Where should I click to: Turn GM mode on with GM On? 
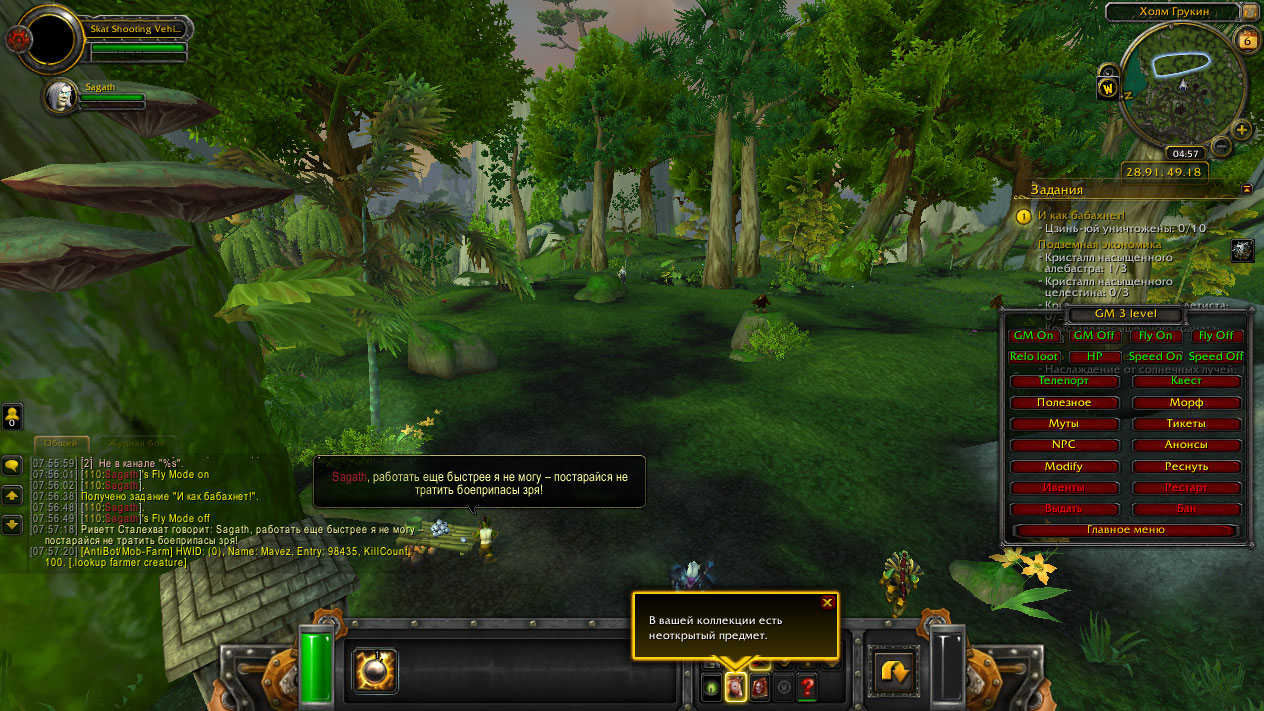[1034, 336]
